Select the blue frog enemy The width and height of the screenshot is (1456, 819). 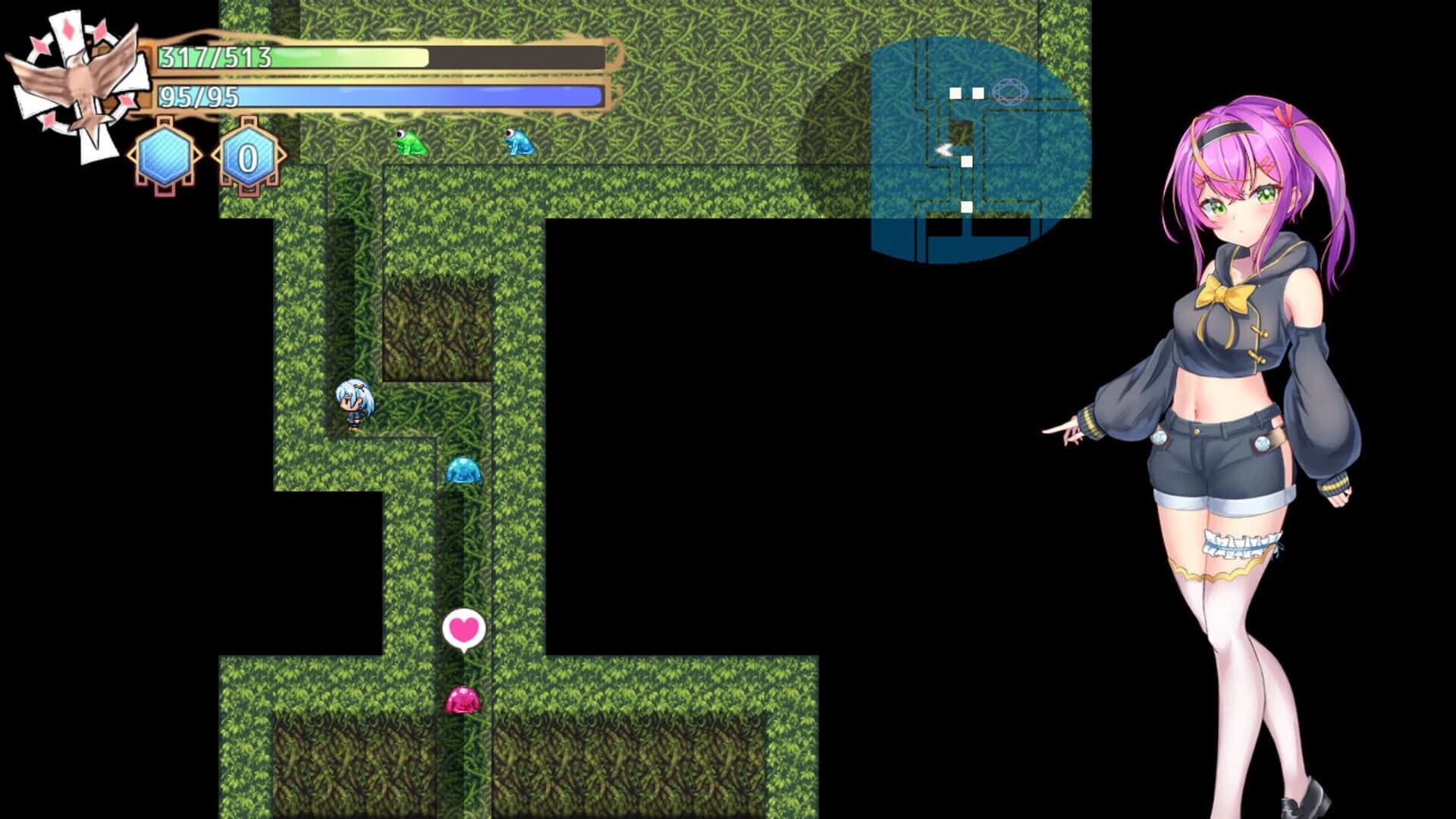518,144
